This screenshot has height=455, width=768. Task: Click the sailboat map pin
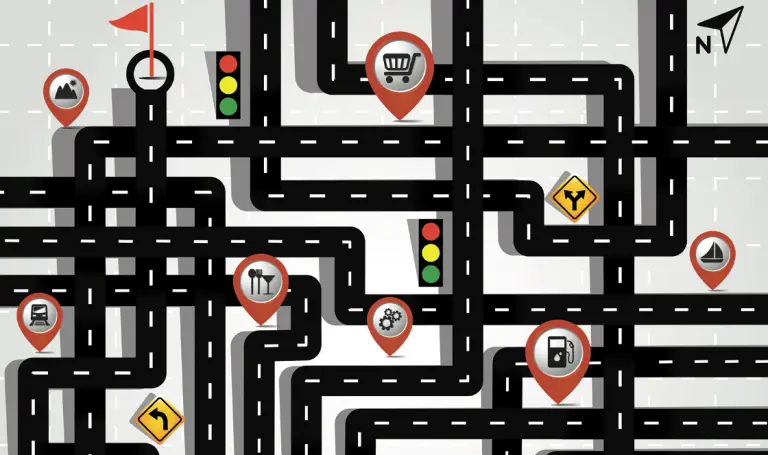point(712,254)
